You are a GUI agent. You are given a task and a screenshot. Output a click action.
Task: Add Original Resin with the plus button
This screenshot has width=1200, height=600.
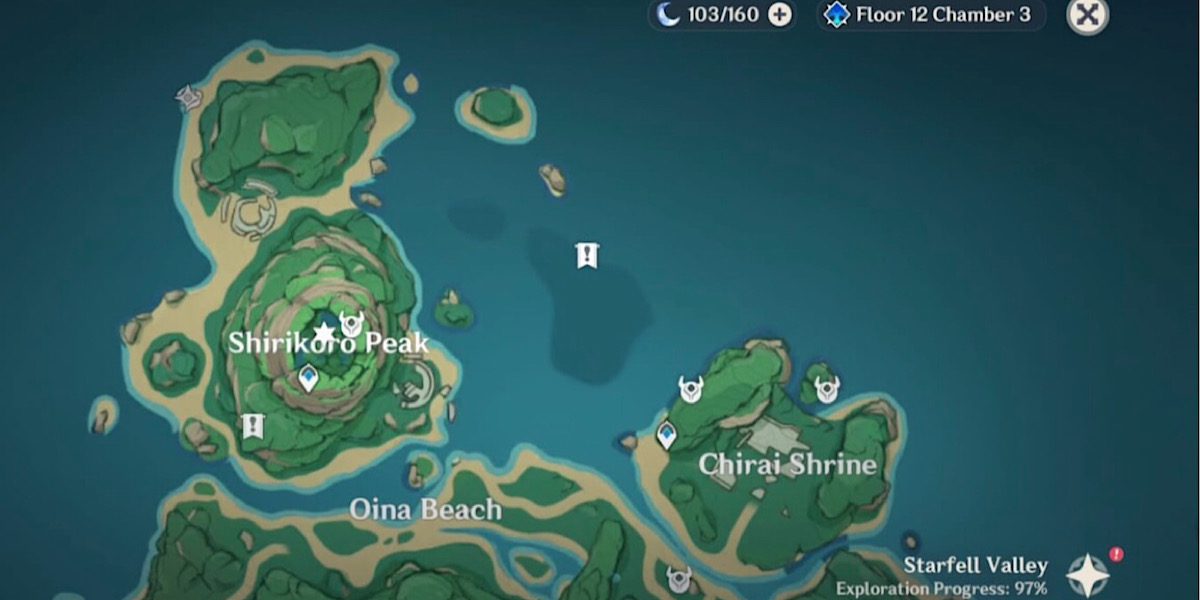[x=780, y=14]
